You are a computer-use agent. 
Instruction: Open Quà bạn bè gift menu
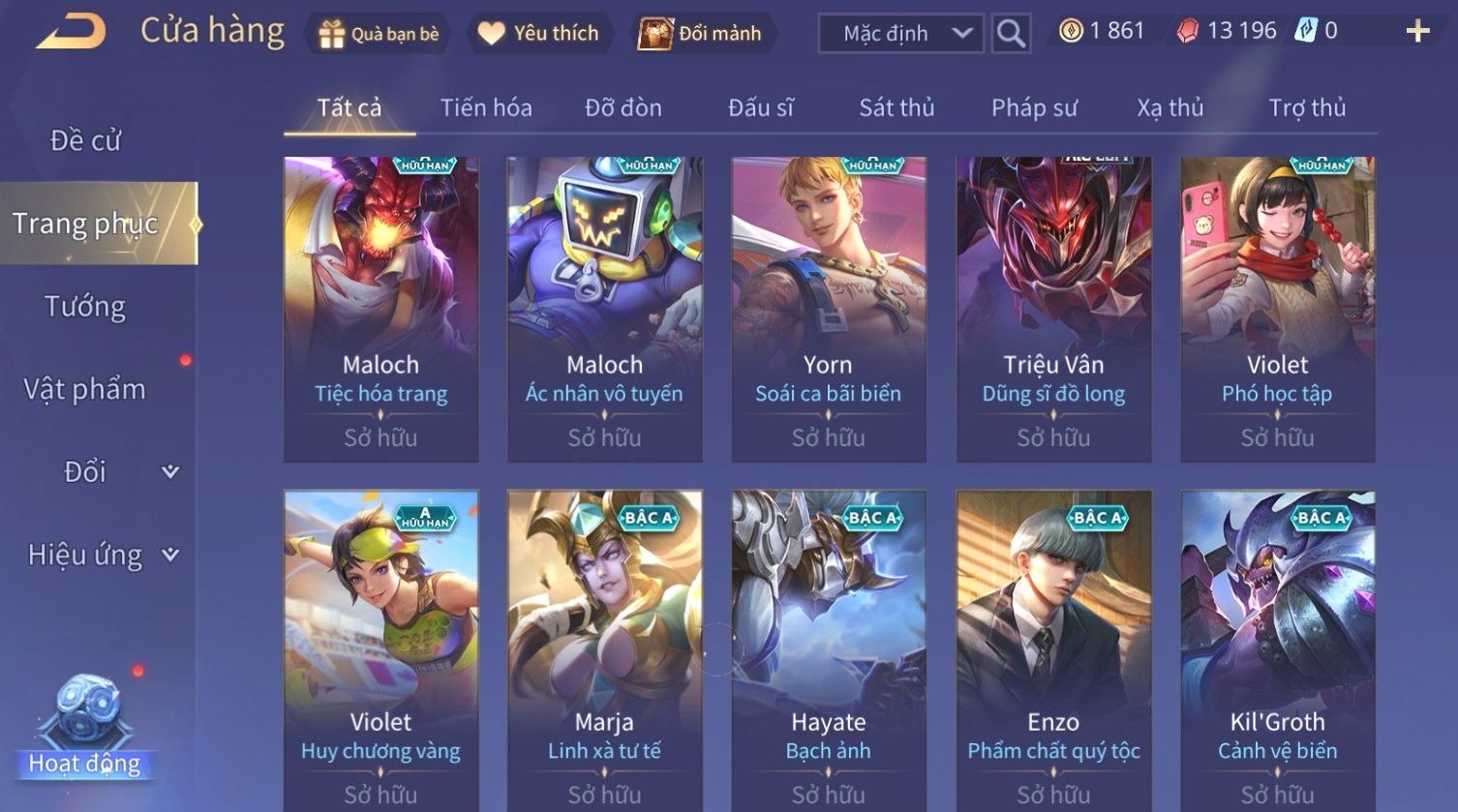(x=378, y=34)
